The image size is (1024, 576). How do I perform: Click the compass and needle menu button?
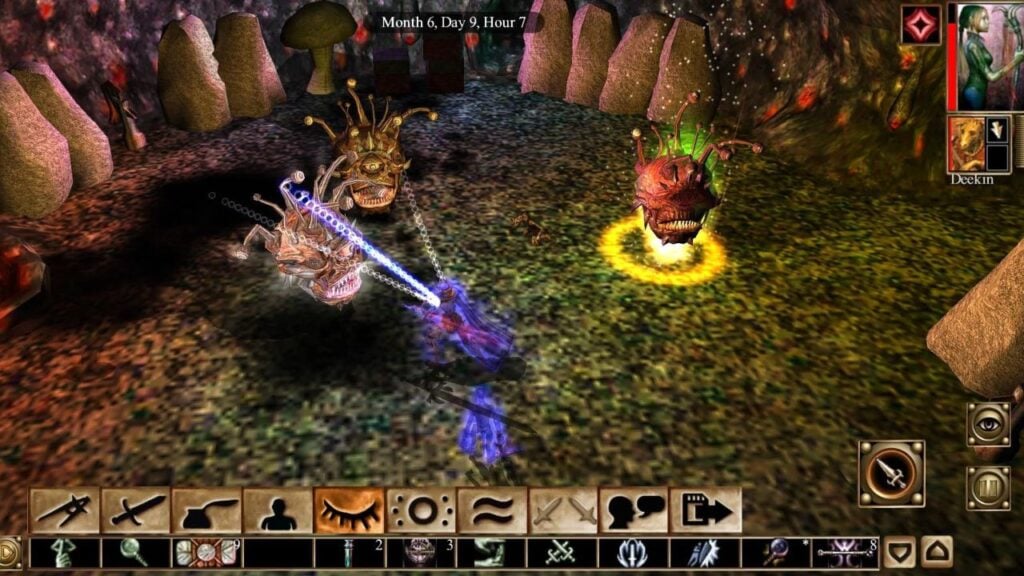[x=65, y=511]
